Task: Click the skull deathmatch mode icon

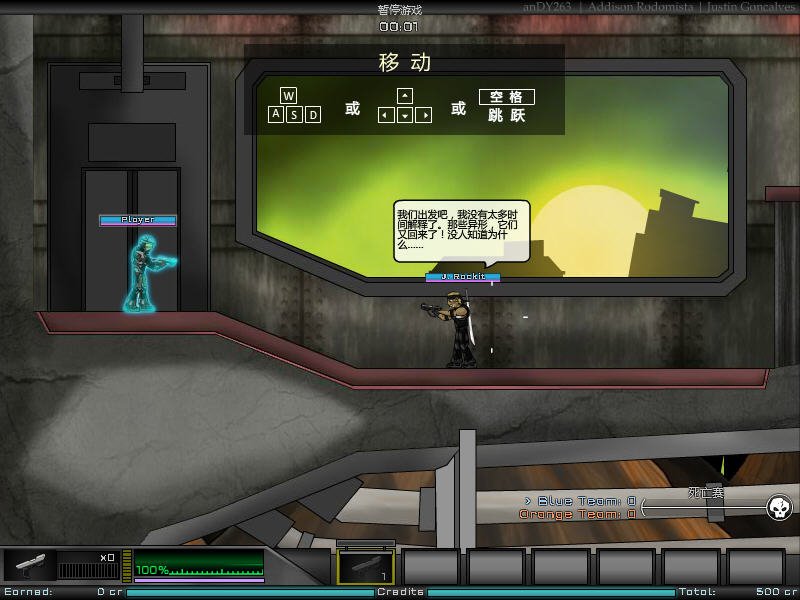Action: pyautogui.click(x=779, y=508)
